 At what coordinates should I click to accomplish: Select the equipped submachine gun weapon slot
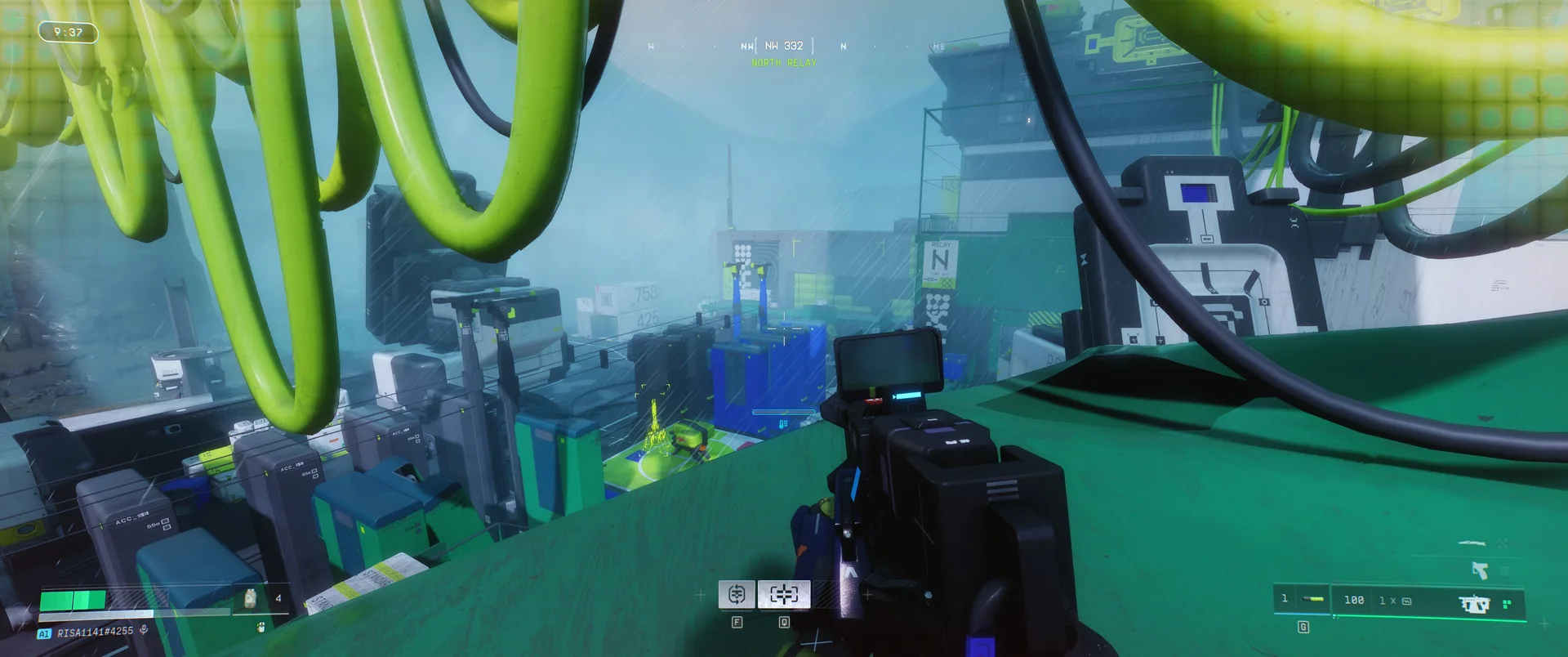pyautogui.click(x=1474, y=604)
